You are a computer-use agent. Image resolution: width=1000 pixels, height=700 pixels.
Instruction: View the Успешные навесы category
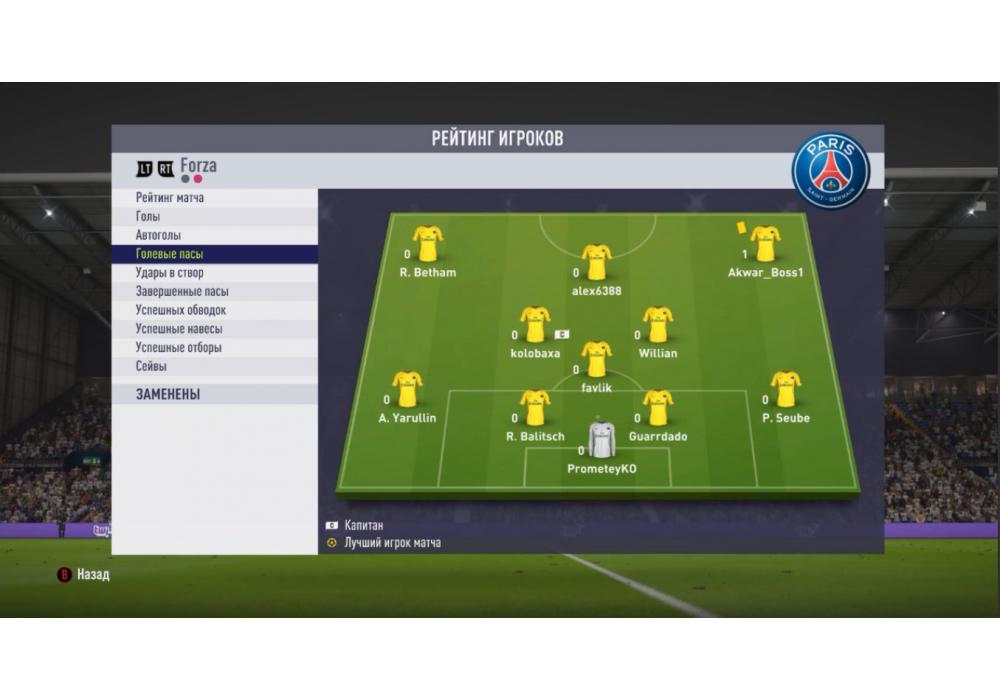(x=179, y=329)
